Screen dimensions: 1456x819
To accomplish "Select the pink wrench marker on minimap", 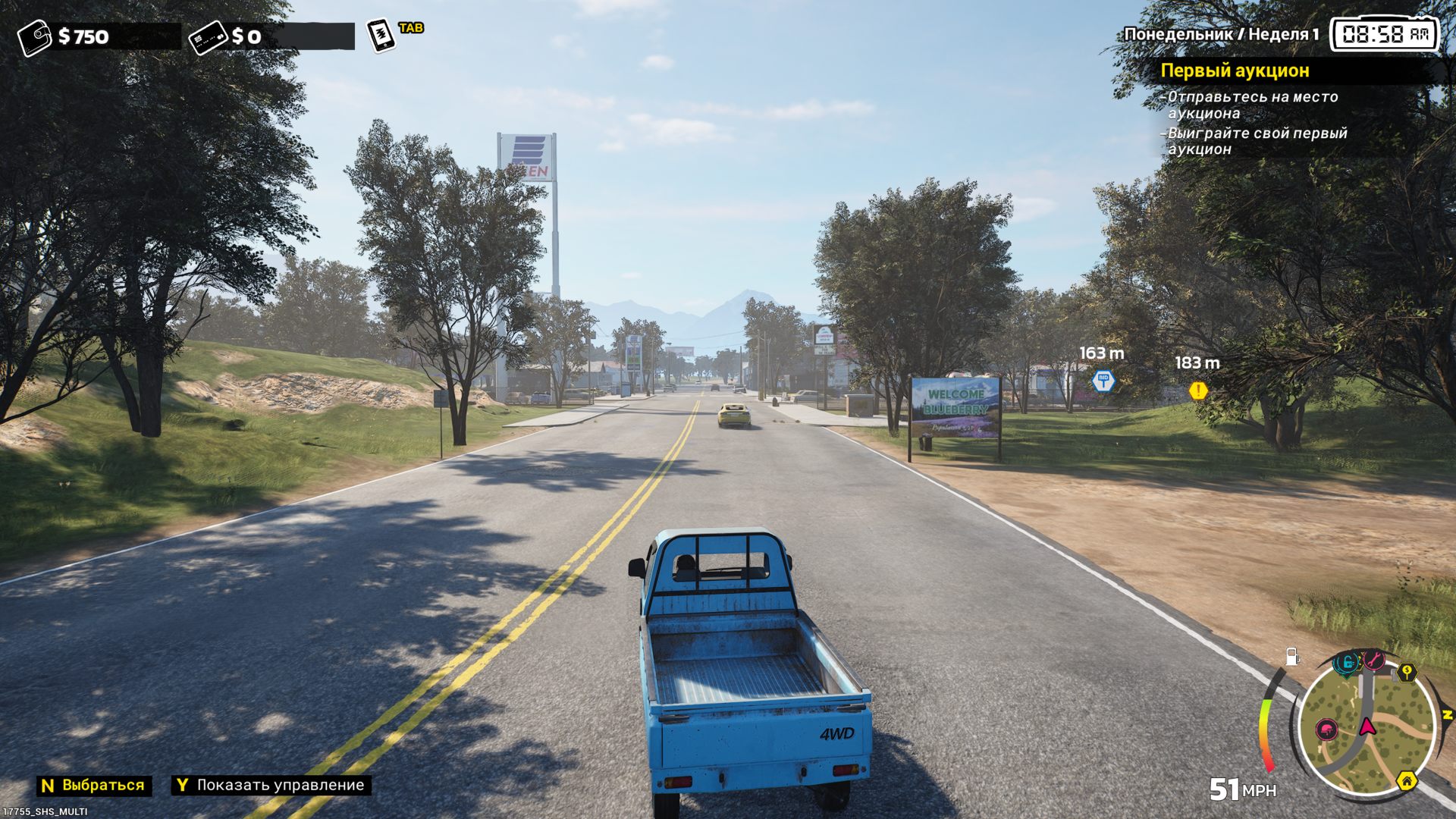I will coord(1374,660).
